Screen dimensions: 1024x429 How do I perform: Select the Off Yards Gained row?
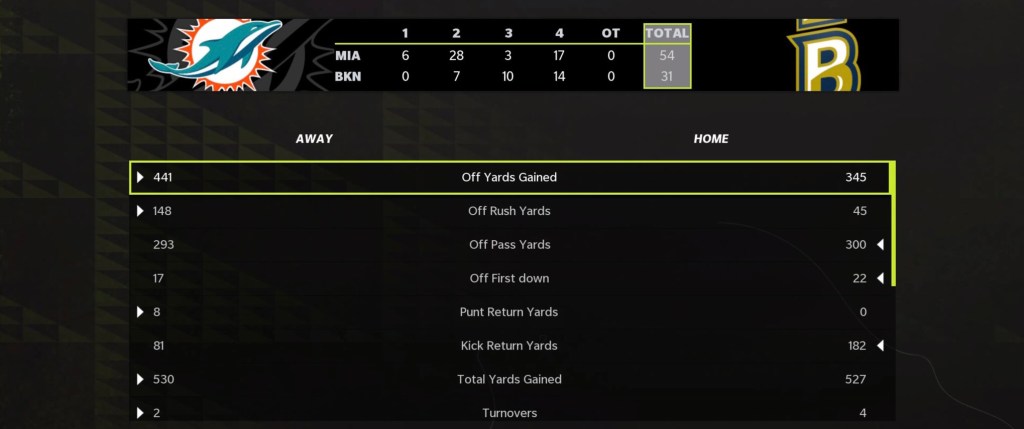[509, 177]
